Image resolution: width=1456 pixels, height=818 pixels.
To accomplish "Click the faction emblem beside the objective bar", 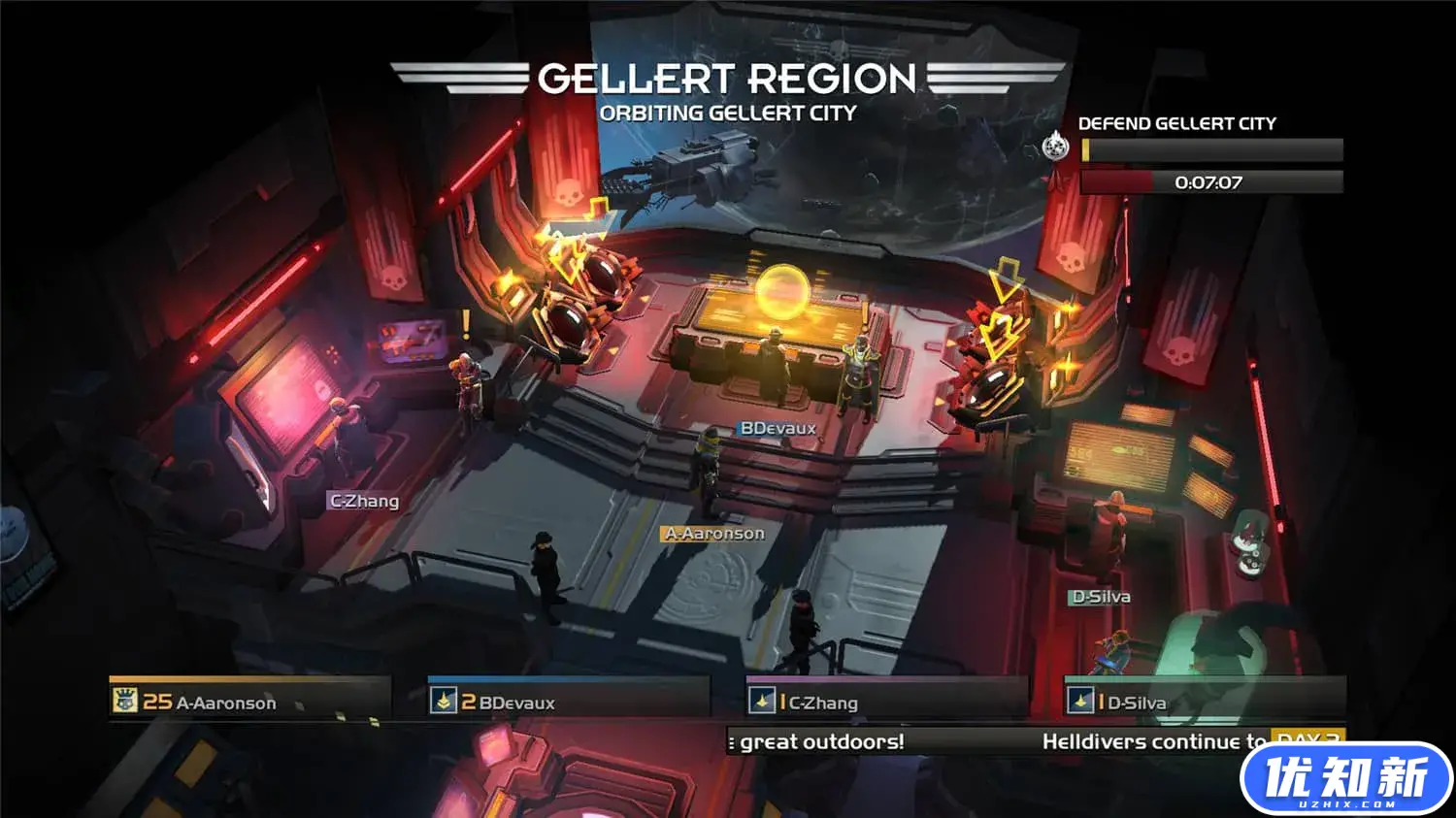I will pos(1055,147).
